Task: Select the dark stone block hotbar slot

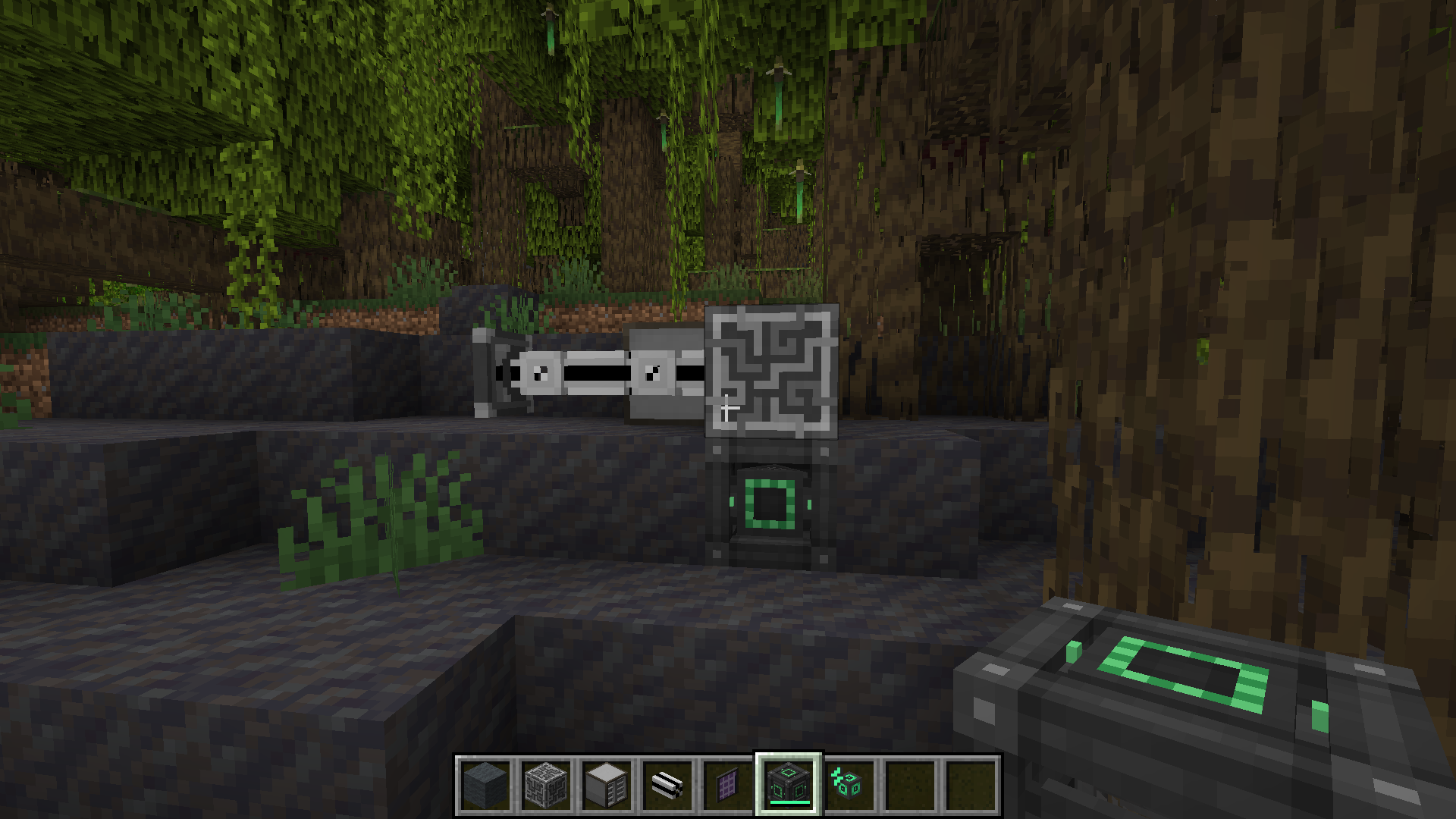Action: tap(485, 785)
